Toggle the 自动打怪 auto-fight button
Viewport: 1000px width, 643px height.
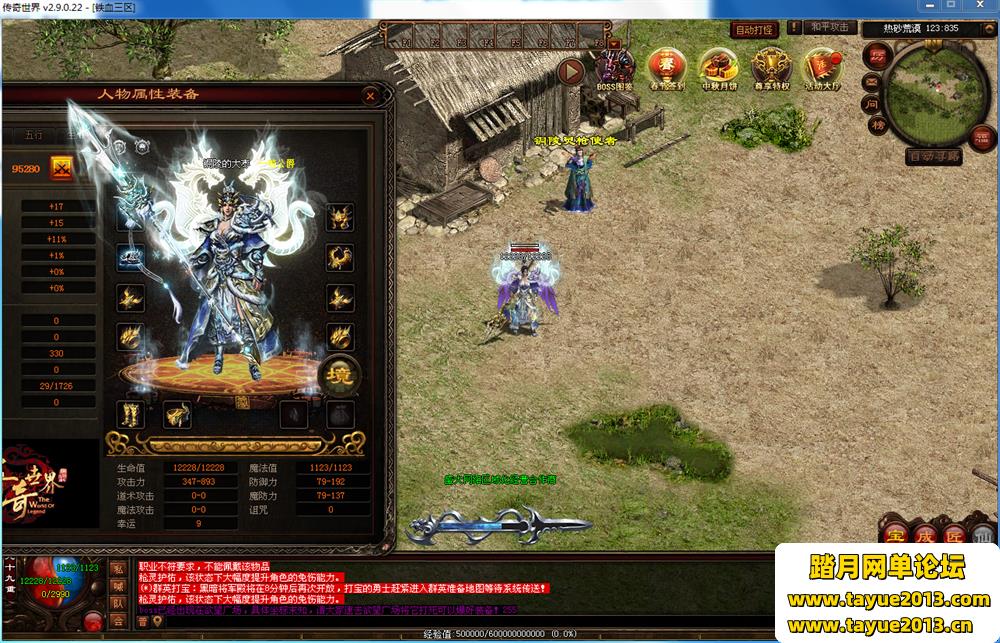[x=755, y=30]
